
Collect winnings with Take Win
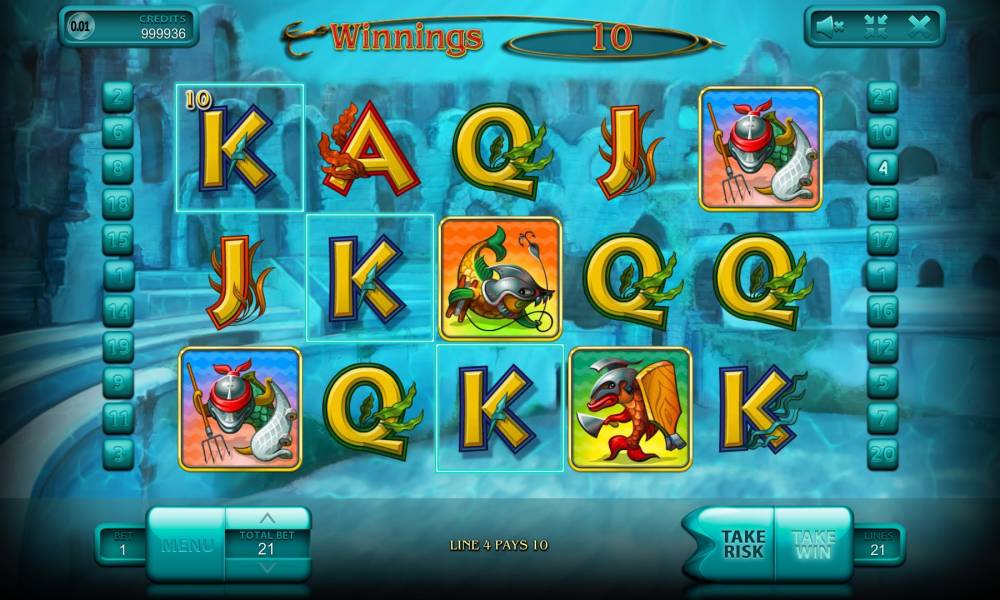coord(813,544)
